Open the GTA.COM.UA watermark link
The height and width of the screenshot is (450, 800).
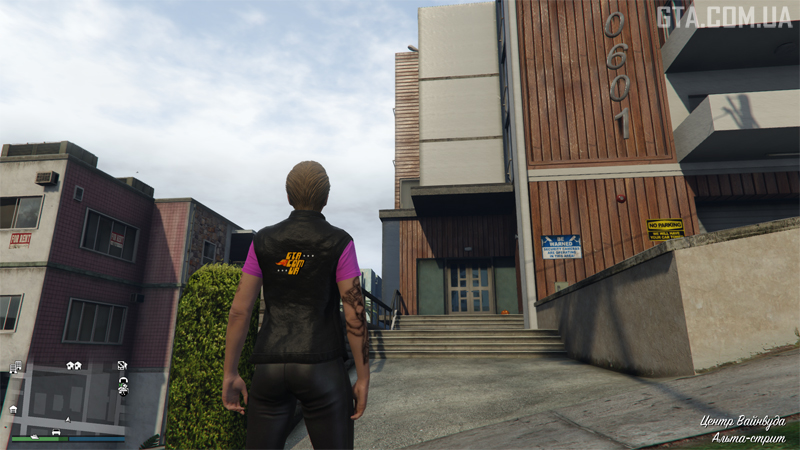pyautogui.click(x=723, y=16)
